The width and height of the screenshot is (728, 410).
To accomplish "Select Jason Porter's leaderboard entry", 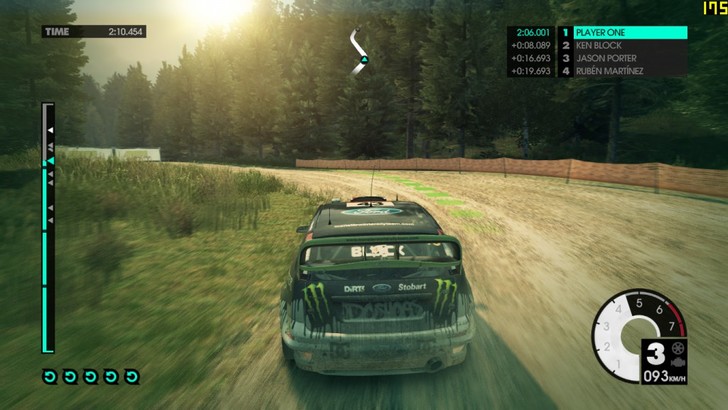I will [x=622, y=59].
